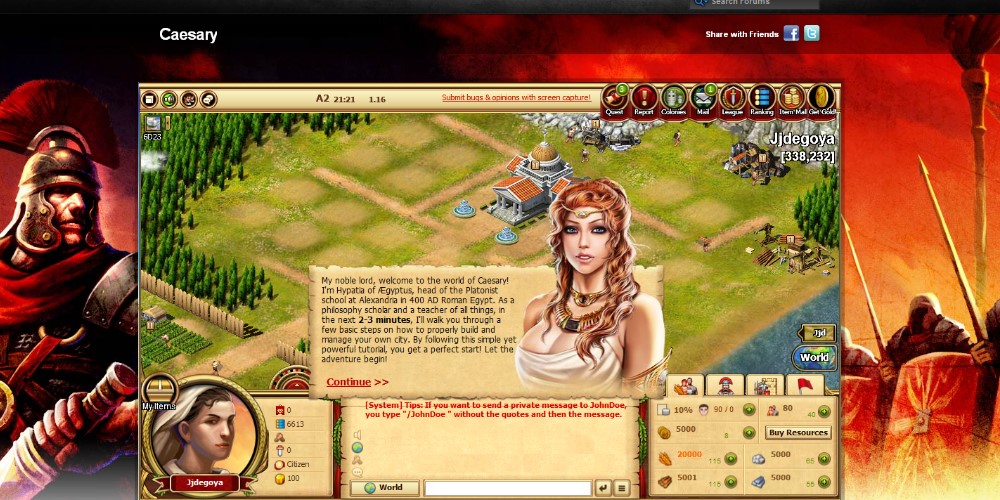Click the Buy Resources button

point(798,433)
